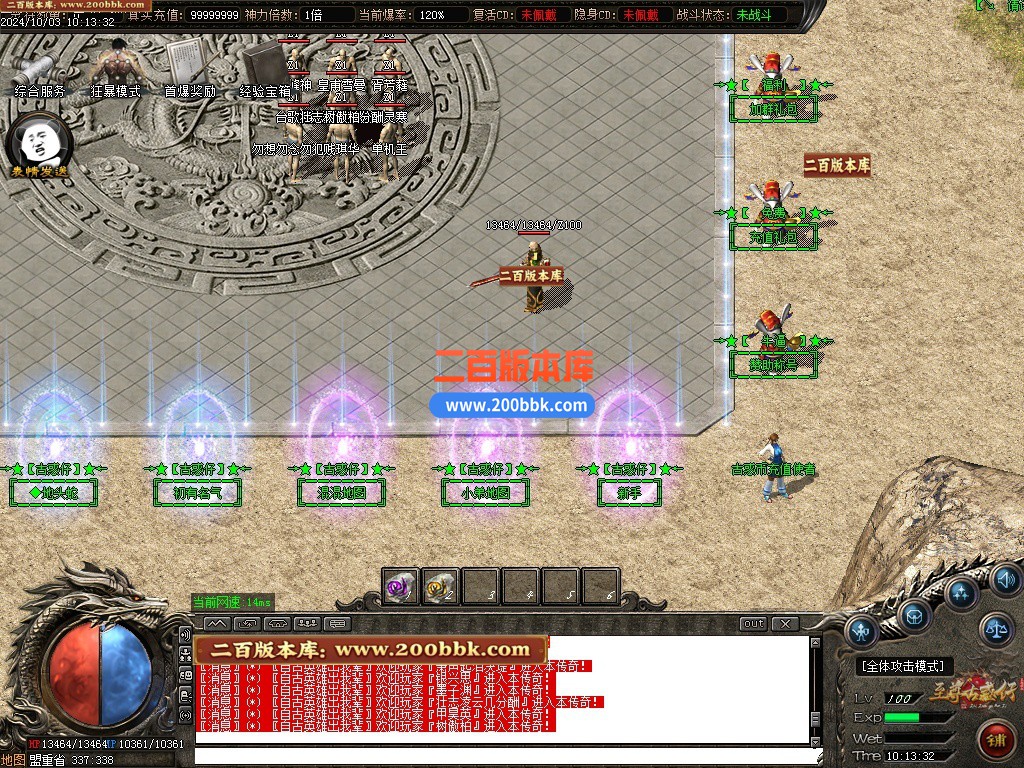Open the trade panel with the scales icon
The image size is (1024, 768).
[x=995, y=629]
